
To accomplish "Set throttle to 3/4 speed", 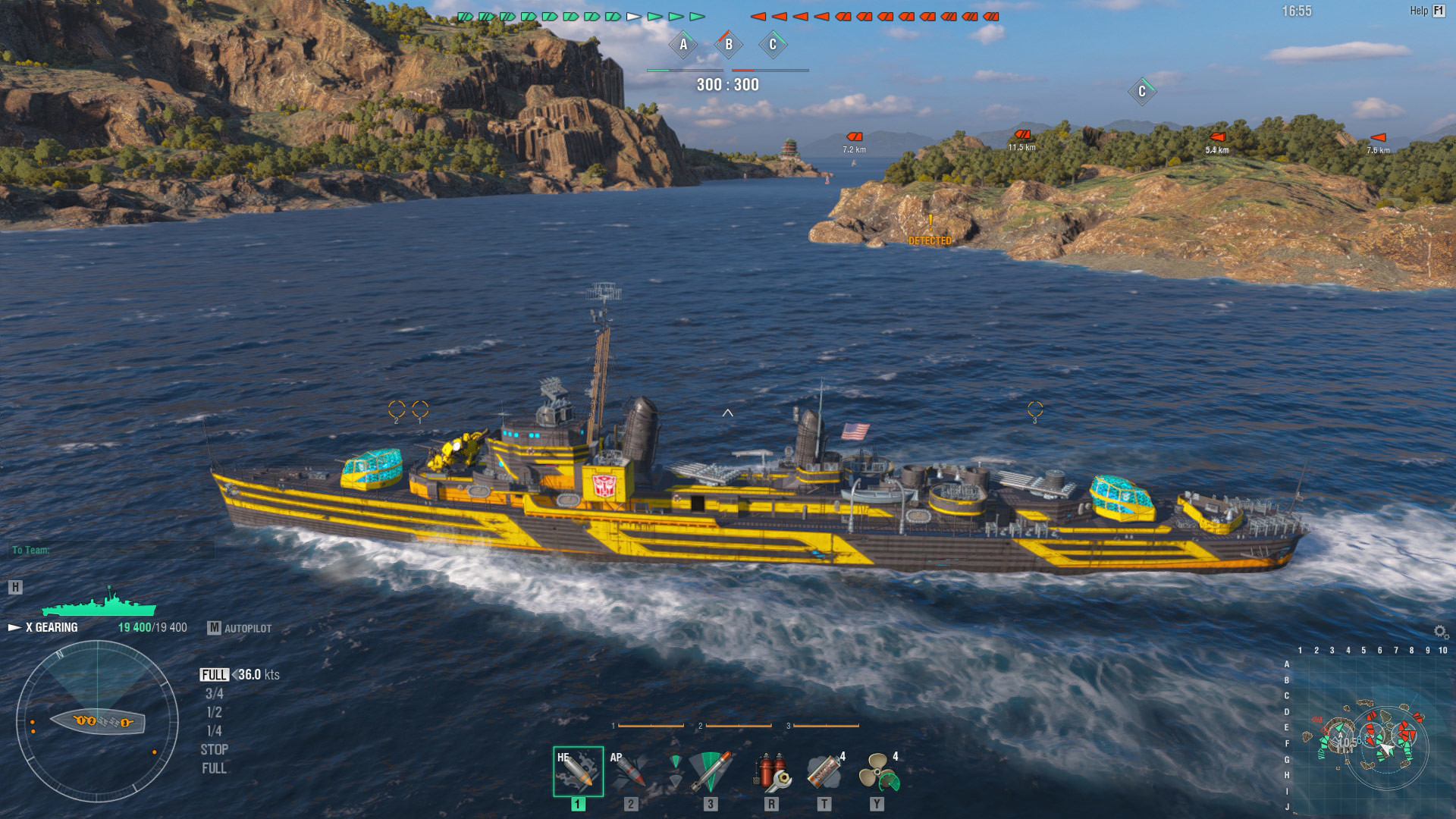I will [x=215, y=694].
